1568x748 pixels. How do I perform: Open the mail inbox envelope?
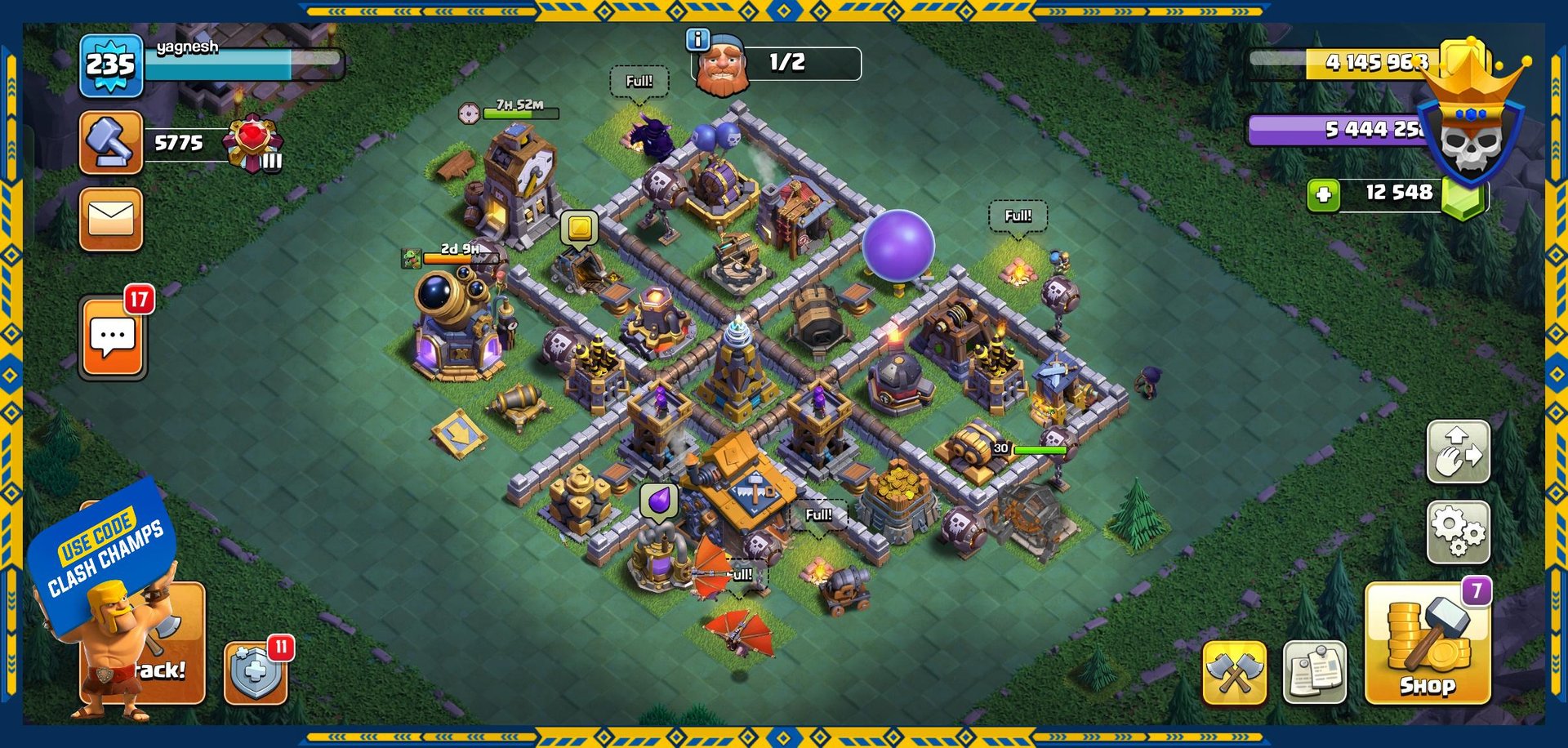111,219
